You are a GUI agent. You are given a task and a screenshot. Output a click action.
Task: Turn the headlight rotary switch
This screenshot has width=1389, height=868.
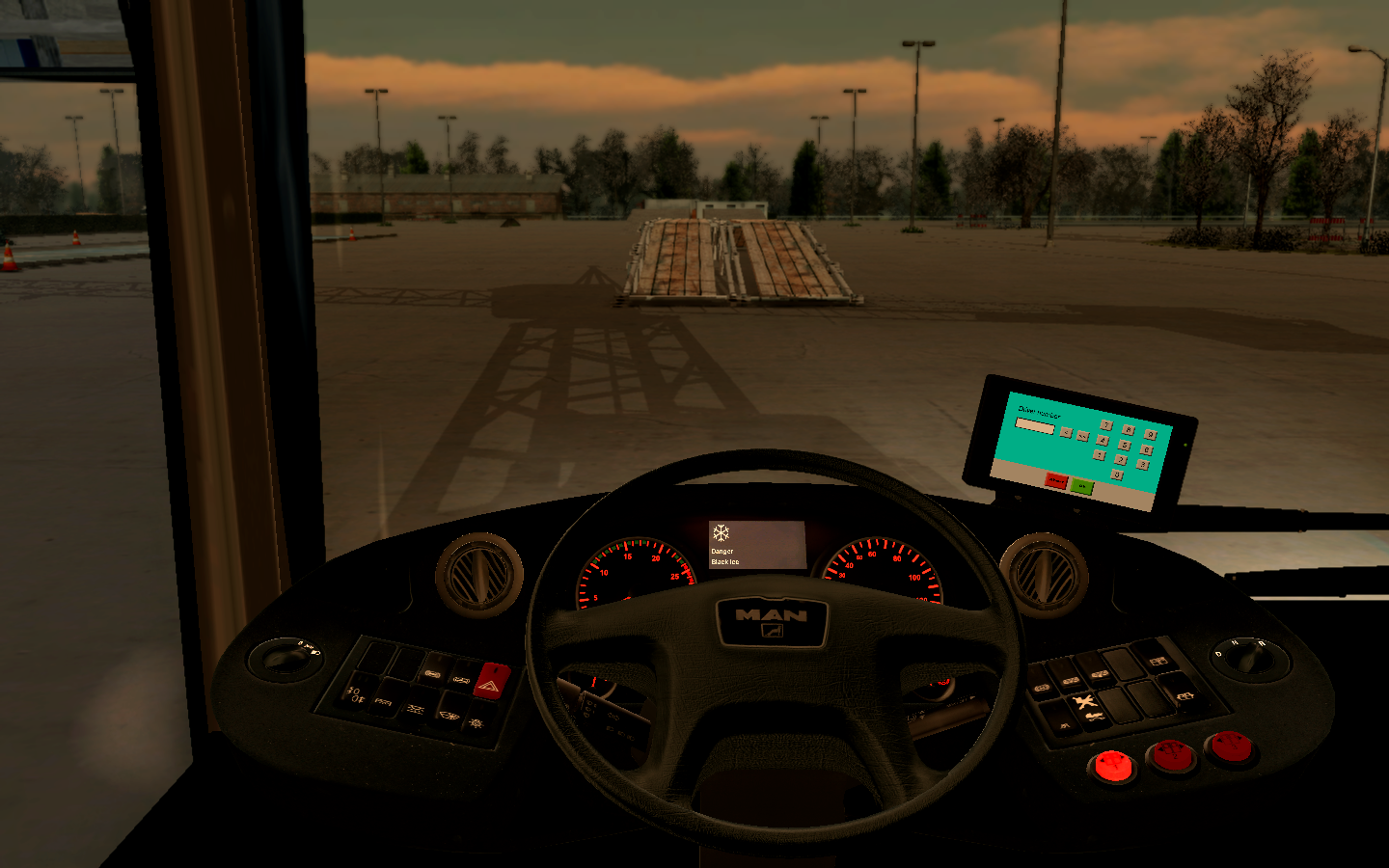click(284, 658)
